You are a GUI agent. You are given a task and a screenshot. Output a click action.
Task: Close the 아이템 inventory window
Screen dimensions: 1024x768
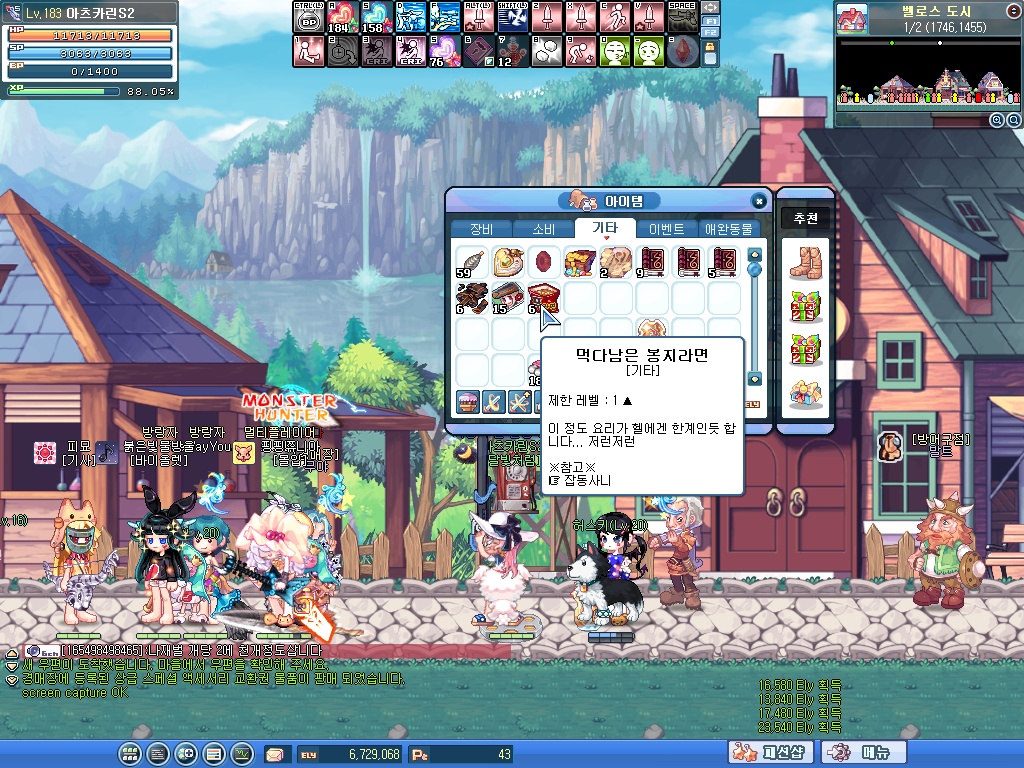pos(759,200)
